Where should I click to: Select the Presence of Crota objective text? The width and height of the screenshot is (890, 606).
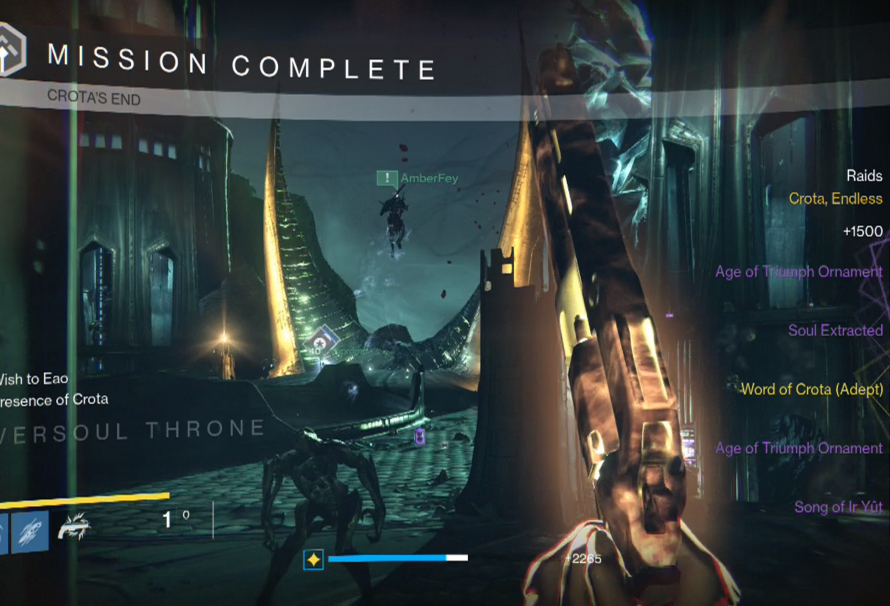click(x=54, y=399)
